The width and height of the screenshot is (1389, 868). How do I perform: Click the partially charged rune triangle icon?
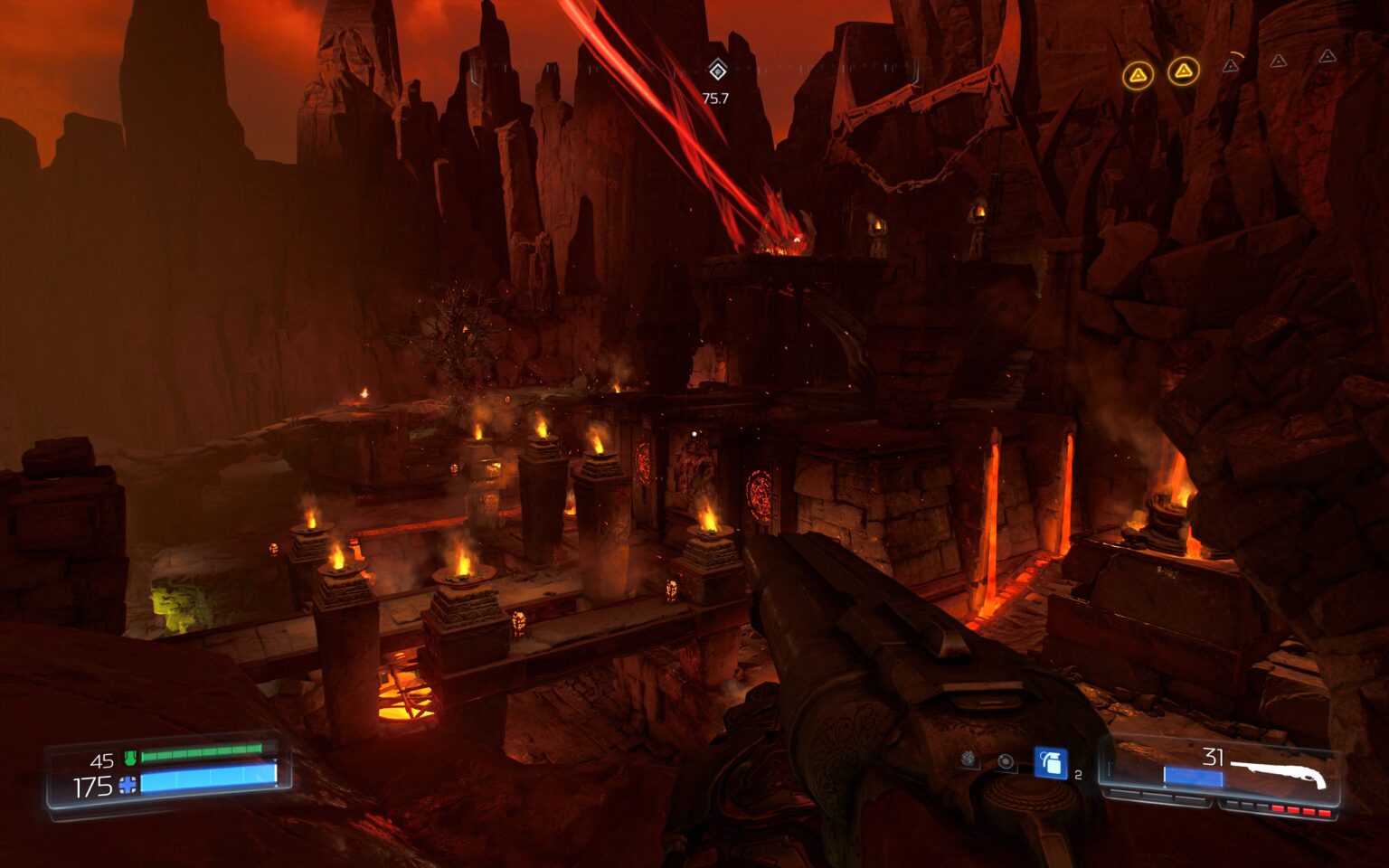[x=1232, y=65]
